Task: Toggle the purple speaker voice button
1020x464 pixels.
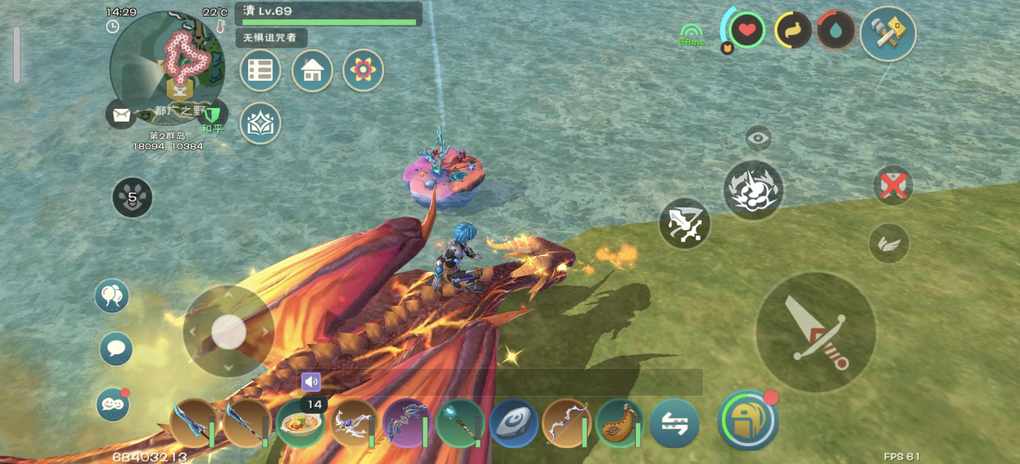Action: pyautogui.click(x=311, y=381)
